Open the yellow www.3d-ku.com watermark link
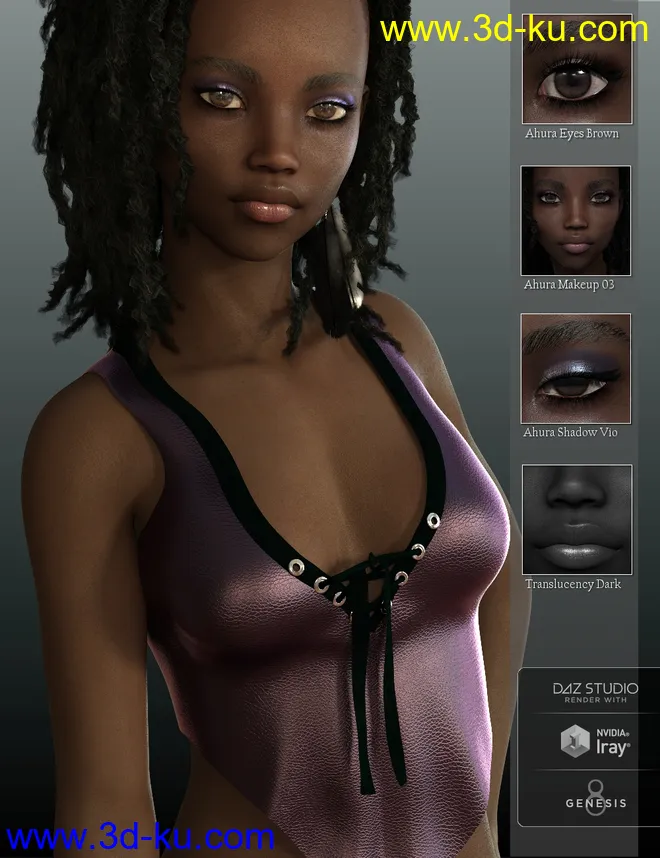The width and height of the screenshot is (660, 858). point(514,30)
